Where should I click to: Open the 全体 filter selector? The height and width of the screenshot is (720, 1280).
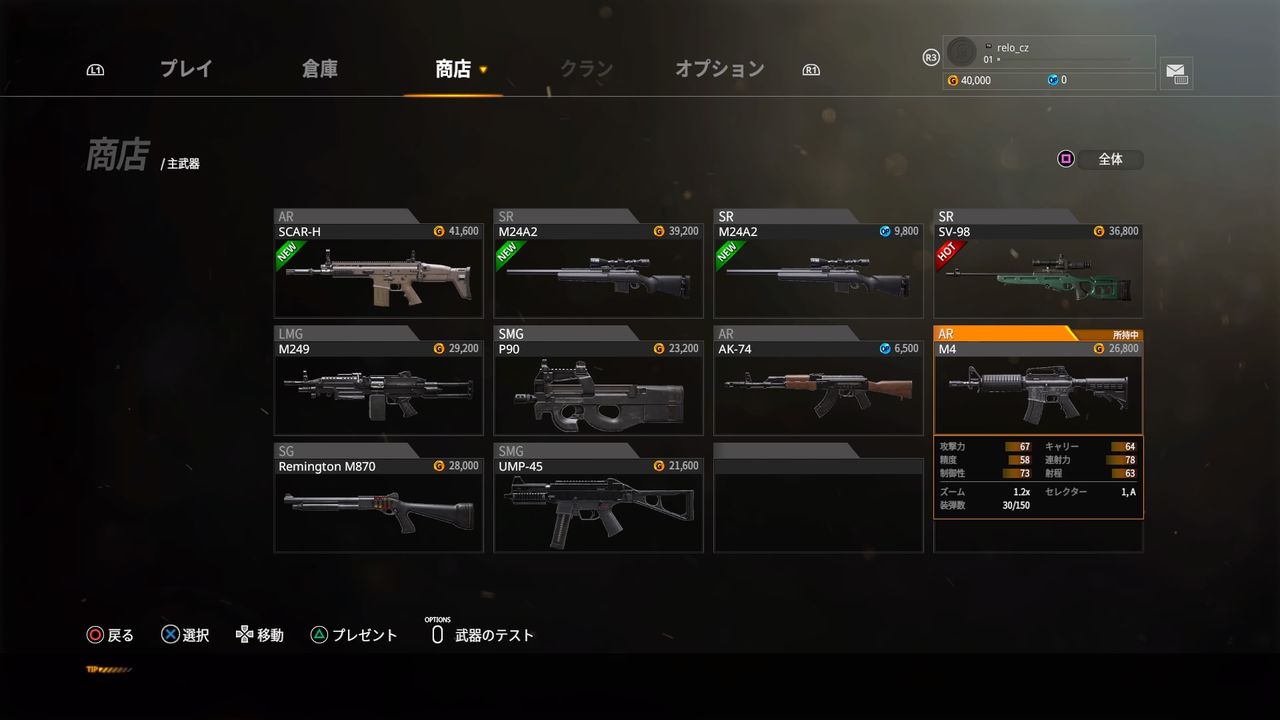tap(1111, 158)
